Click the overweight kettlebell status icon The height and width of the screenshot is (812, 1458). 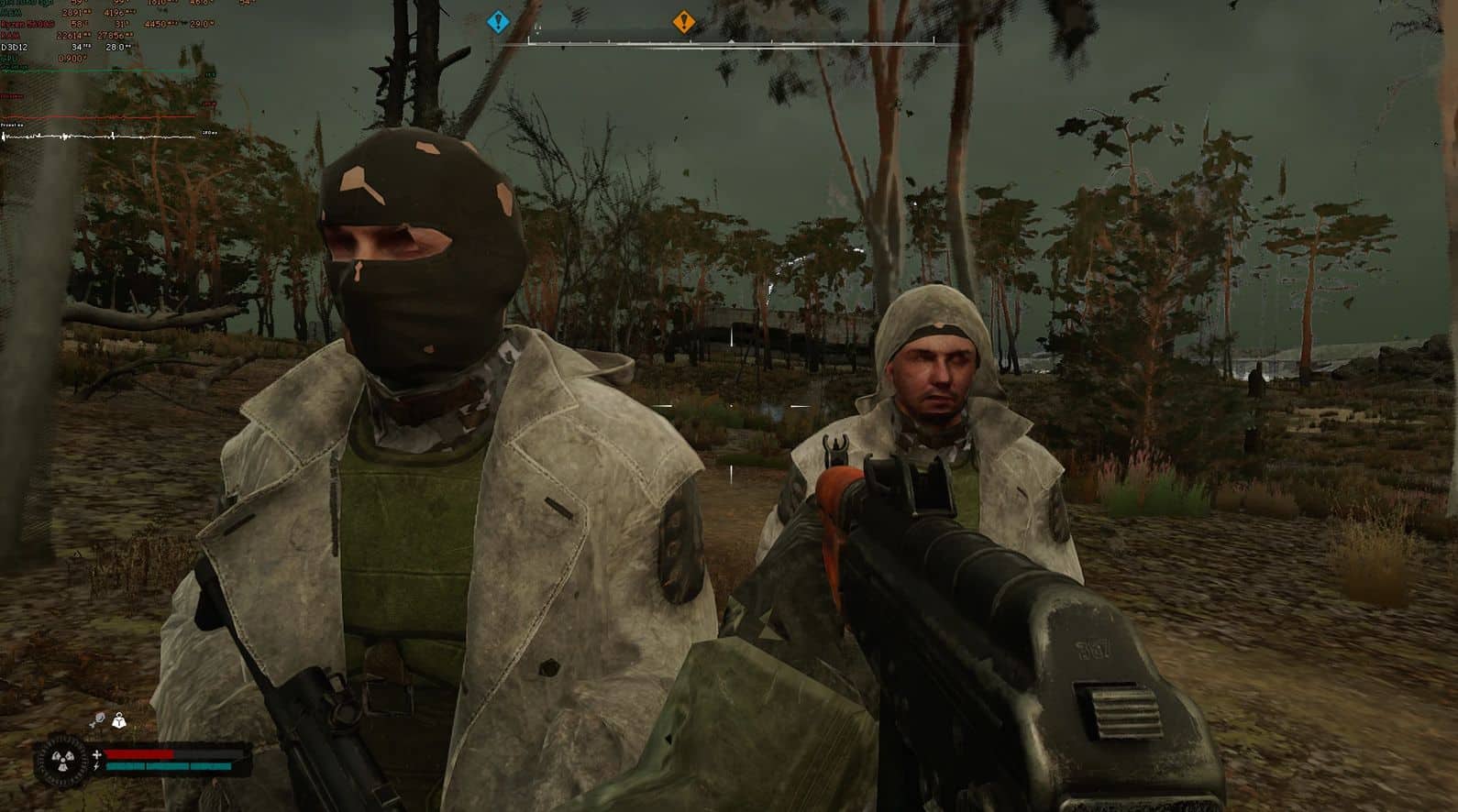tap(118, 722)
